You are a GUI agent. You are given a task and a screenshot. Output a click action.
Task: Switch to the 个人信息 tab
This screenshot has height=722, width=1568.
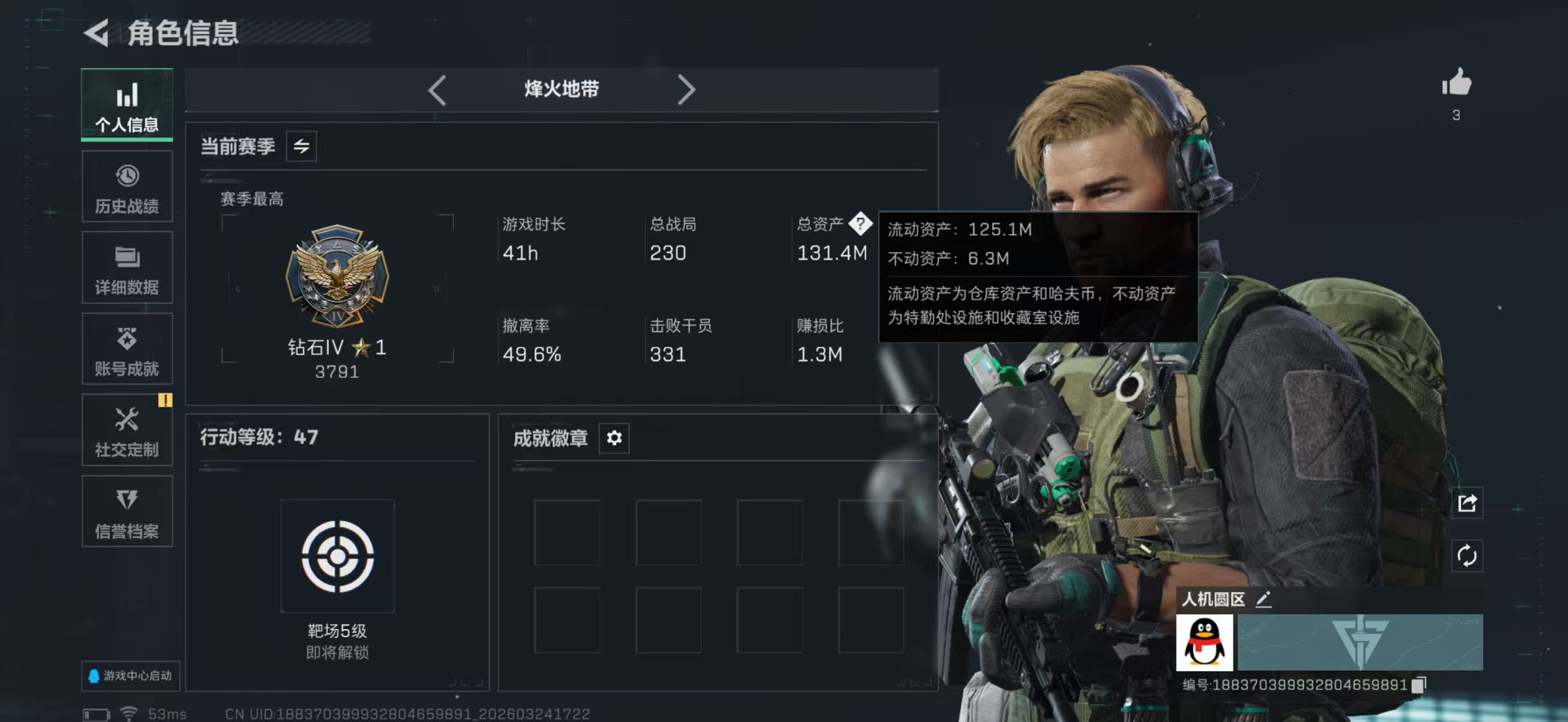(127, 105)
